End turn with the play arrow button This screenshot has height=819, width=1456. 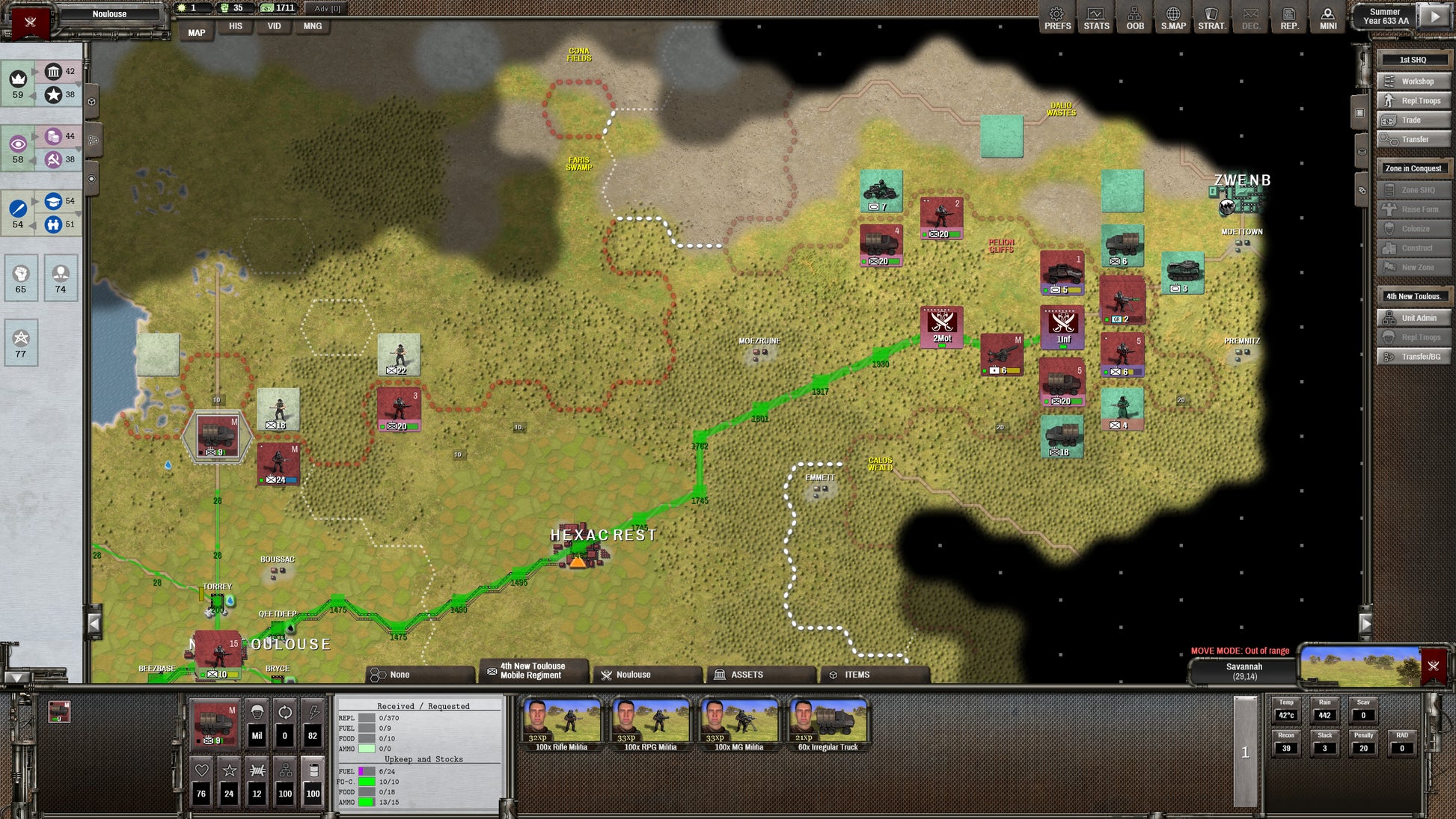pos(1434,16)
